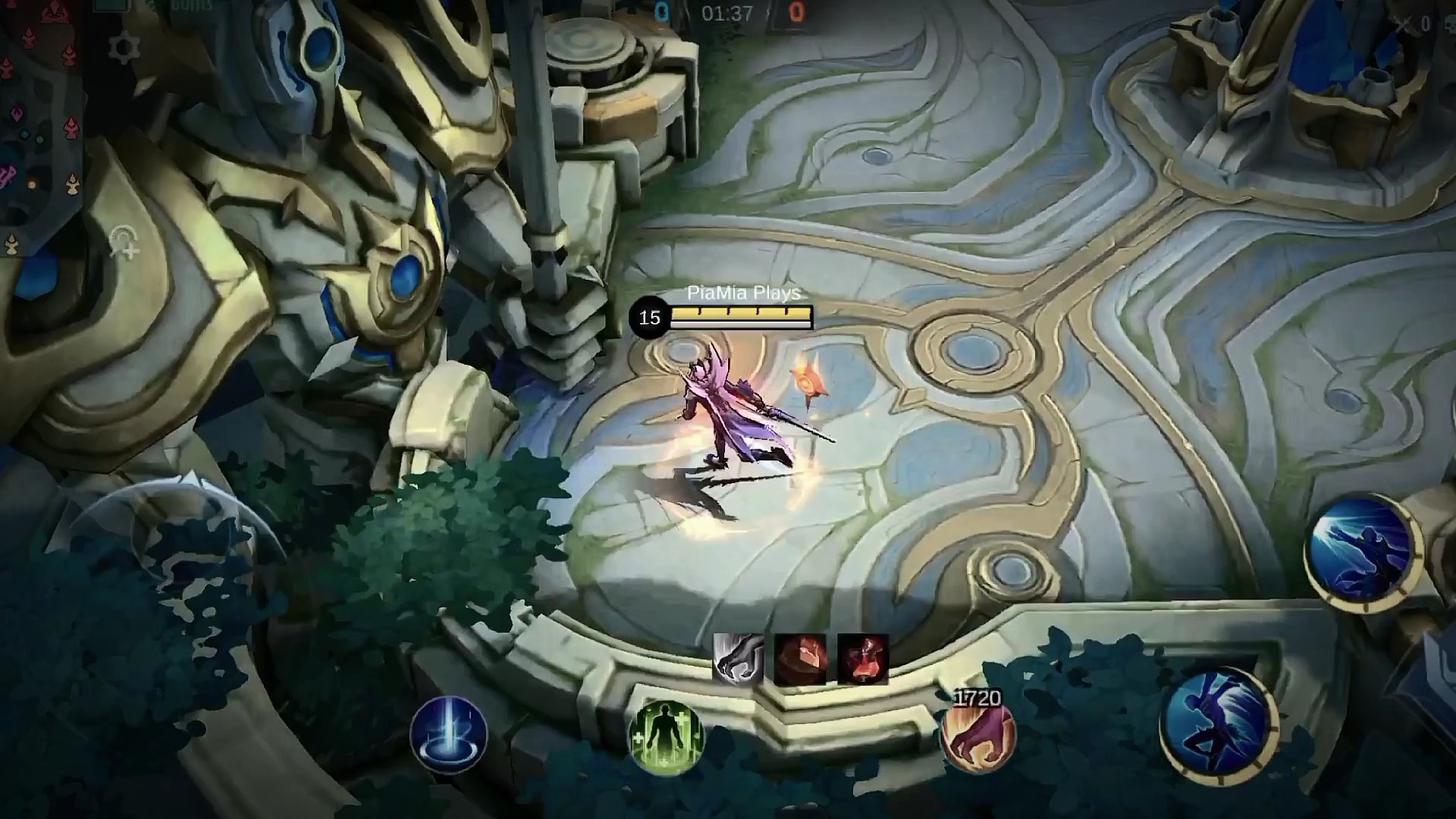Image resolution: width=1456 pixels, height=819 pixels.
Task: Cast the hand spell showing 1720
Action: (x=977, y=737)
